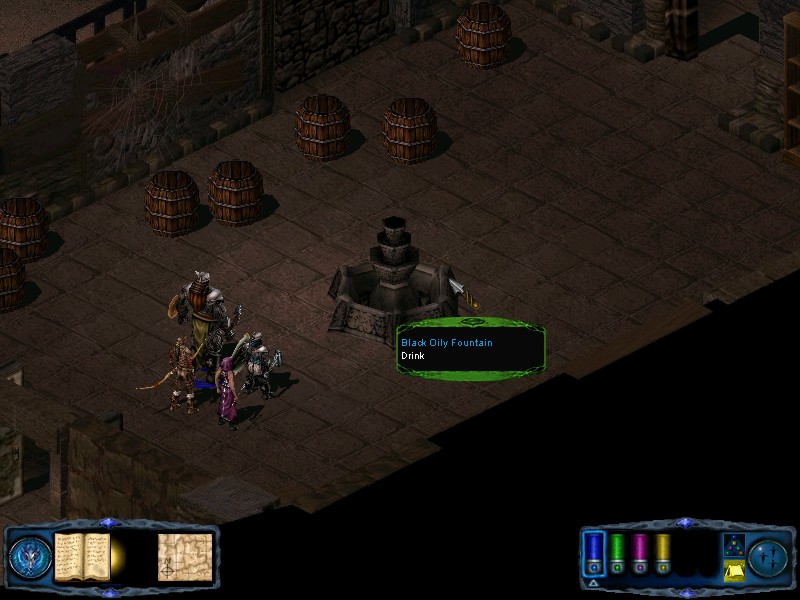
Task: Click the yellow tent rest button
Action: (x=734, y=570)
